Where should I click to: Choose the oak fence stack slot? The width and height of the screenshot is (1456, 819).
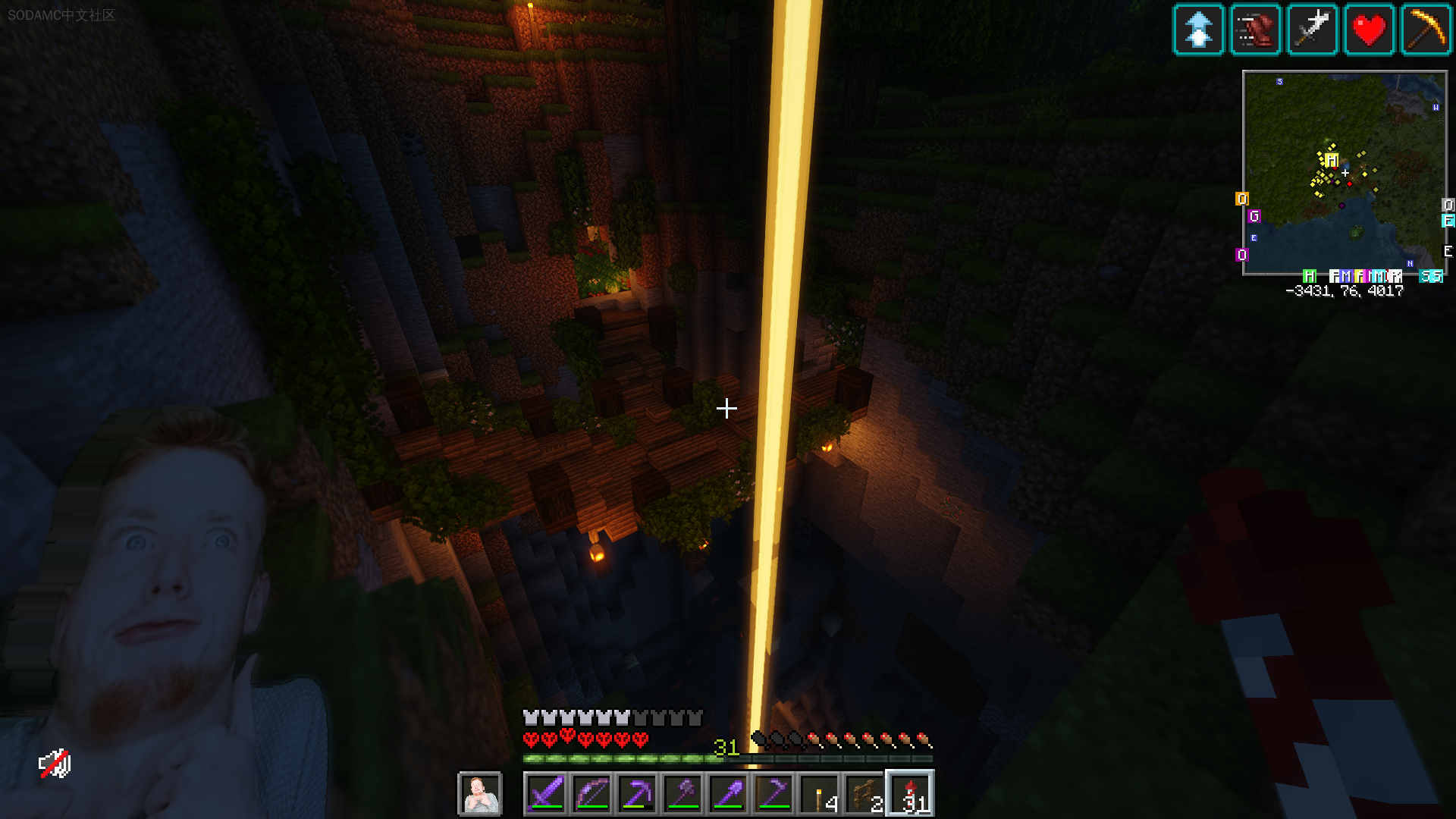pos(865,794)
